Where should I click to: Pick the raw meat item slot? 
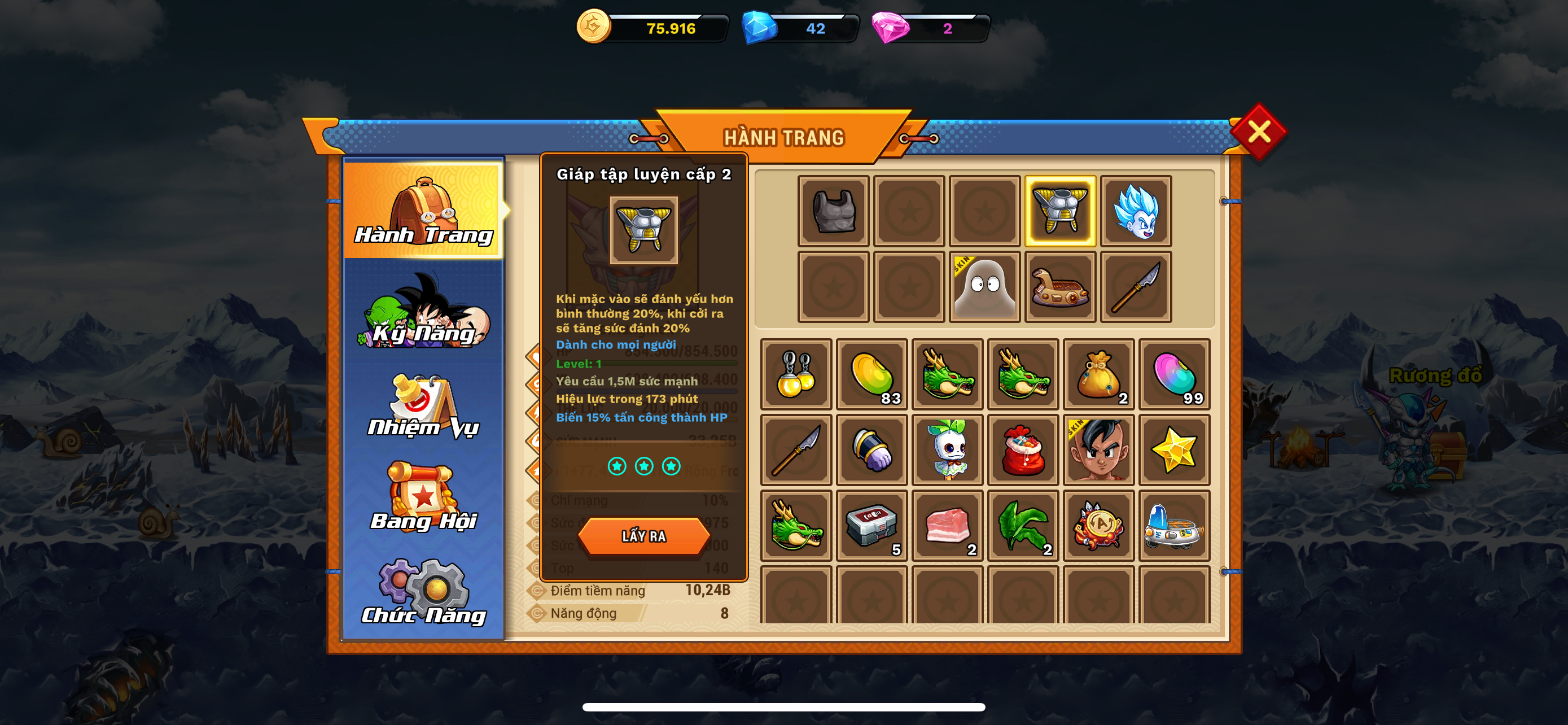(947, 525)
